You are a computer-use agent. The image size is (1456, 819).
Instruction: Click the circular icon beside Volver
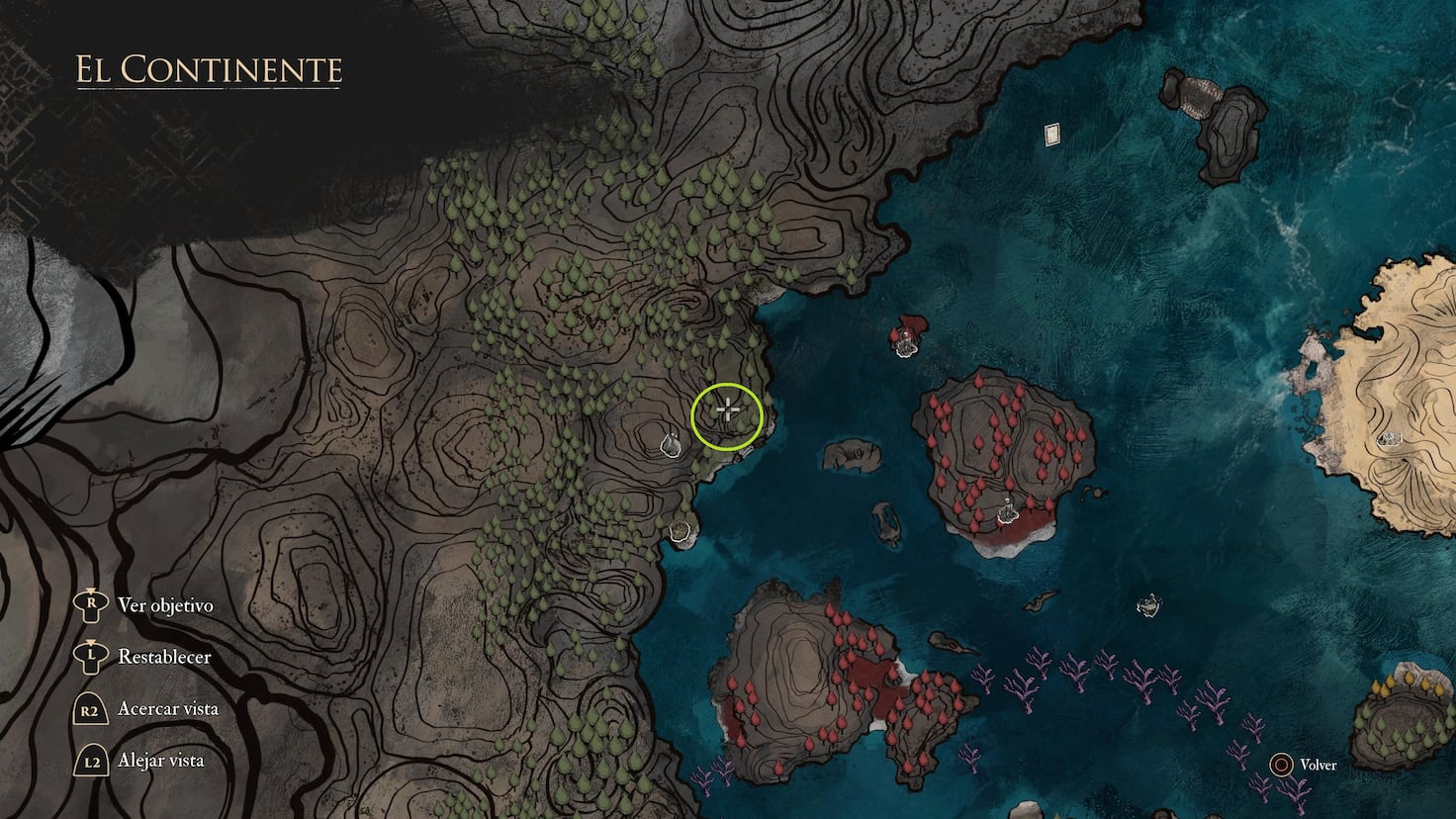coord(1282,764)
